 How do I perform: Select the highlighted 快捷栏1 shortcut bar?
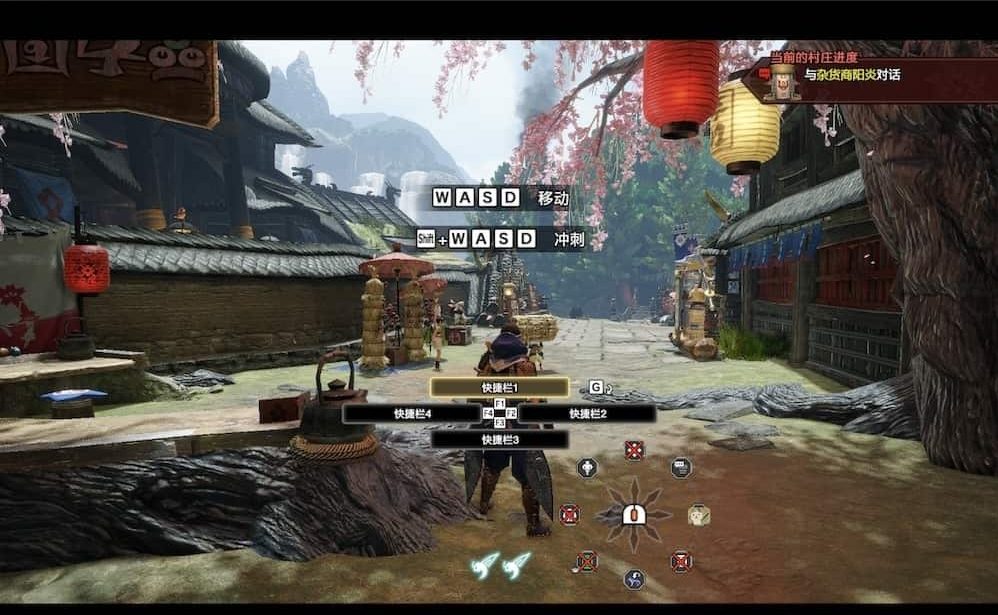499,387
